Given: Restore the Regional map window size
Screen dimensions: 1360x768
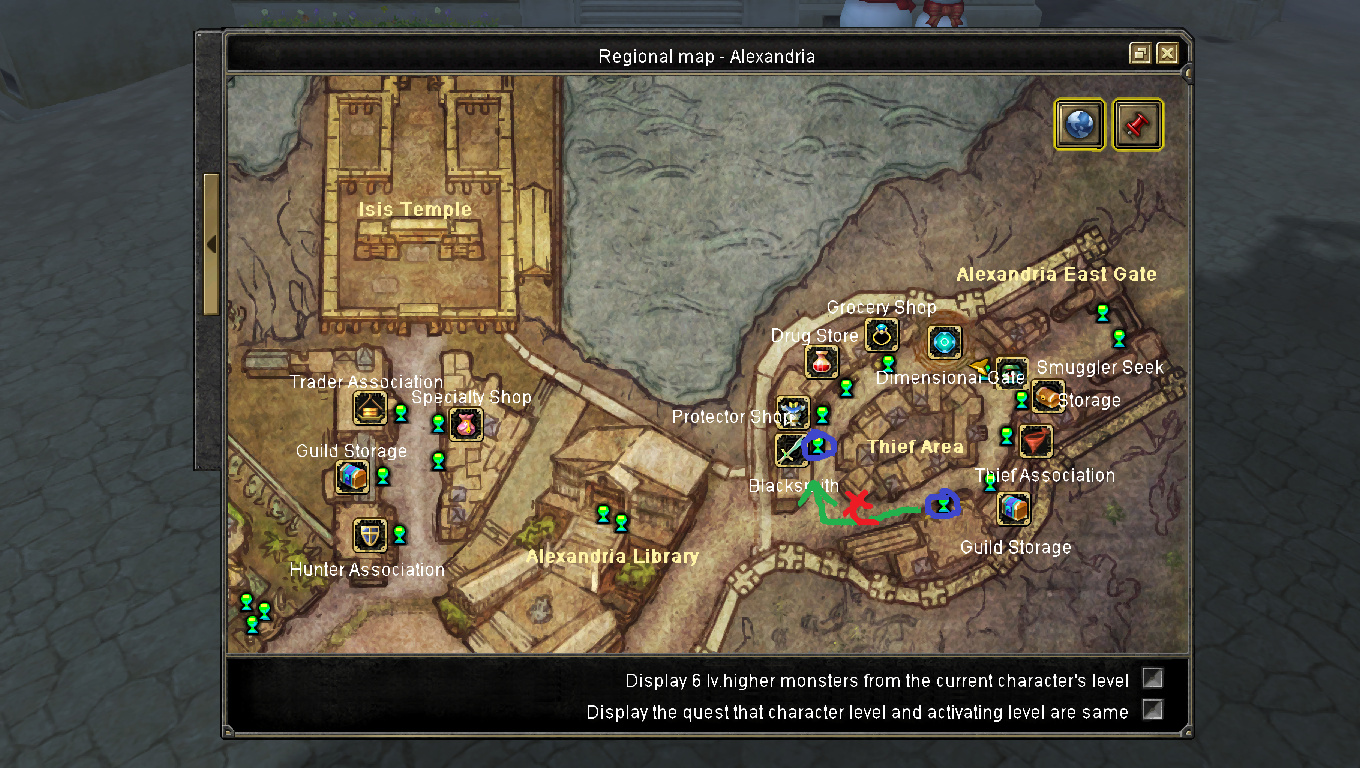Looking at the screenshot, I should tap(1140, 54).
